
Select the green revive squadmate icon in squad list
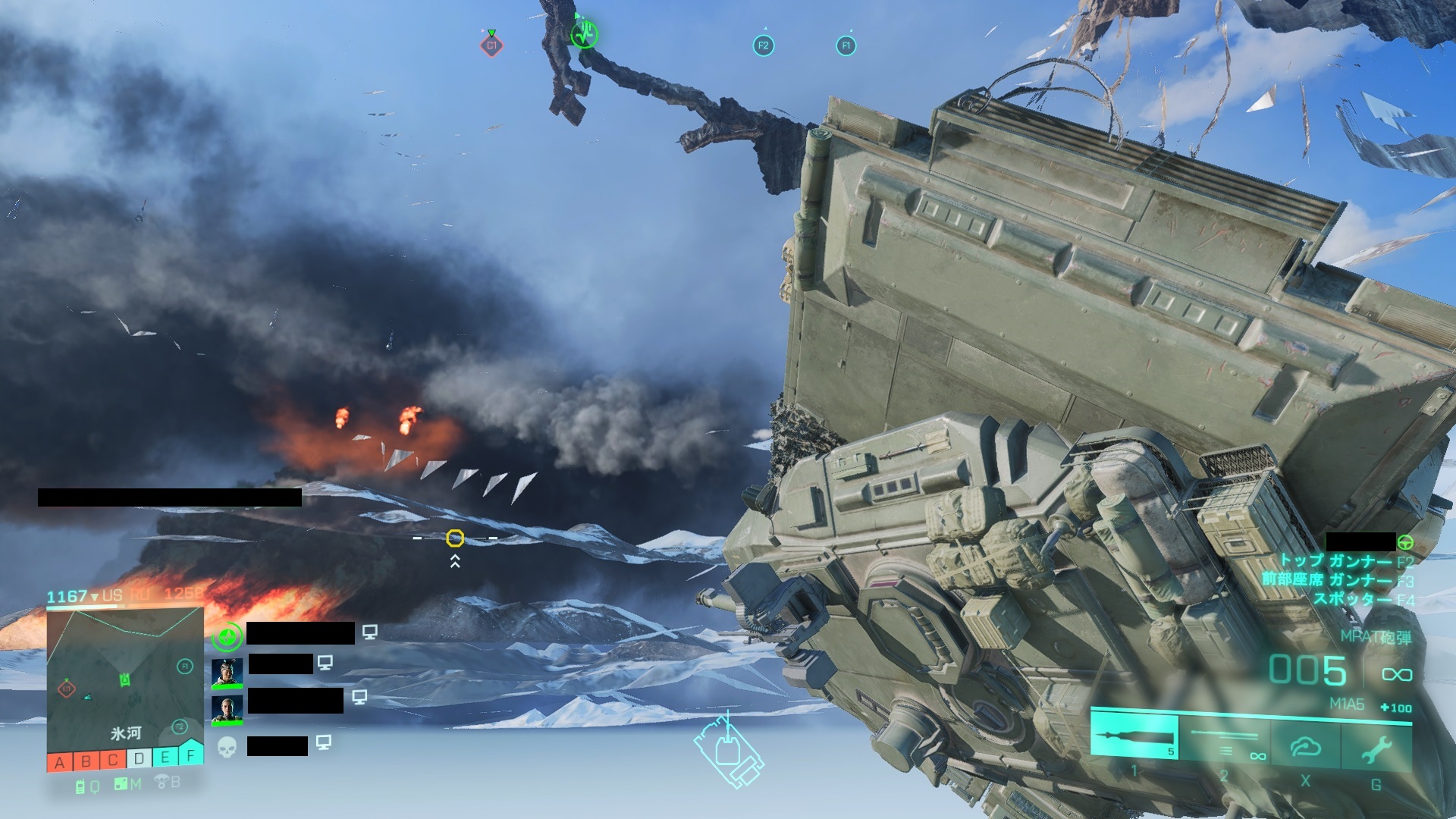[227, 637]
